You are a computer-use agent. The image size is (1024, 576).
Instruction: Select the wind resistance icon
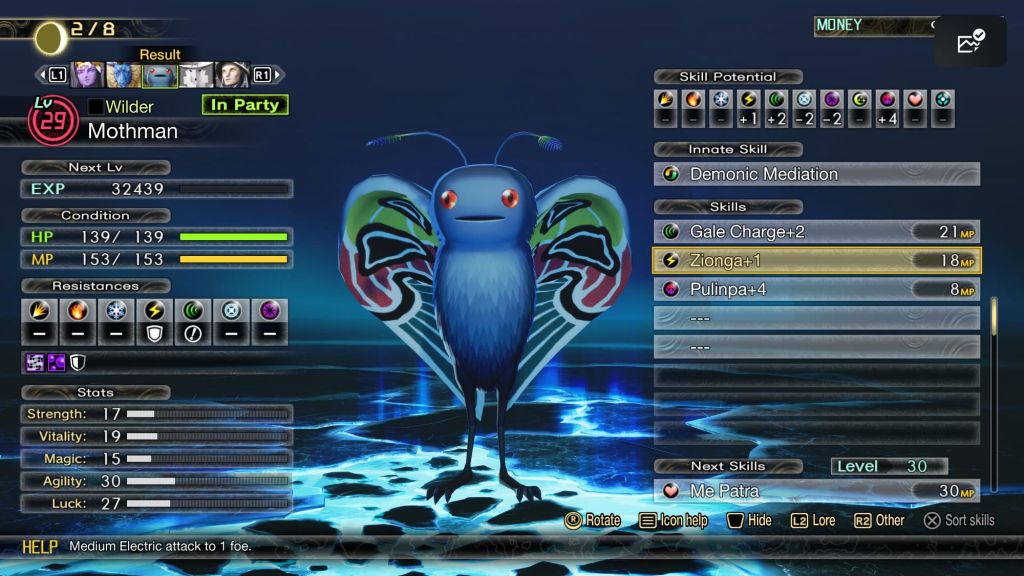click(x=194, y=321)
